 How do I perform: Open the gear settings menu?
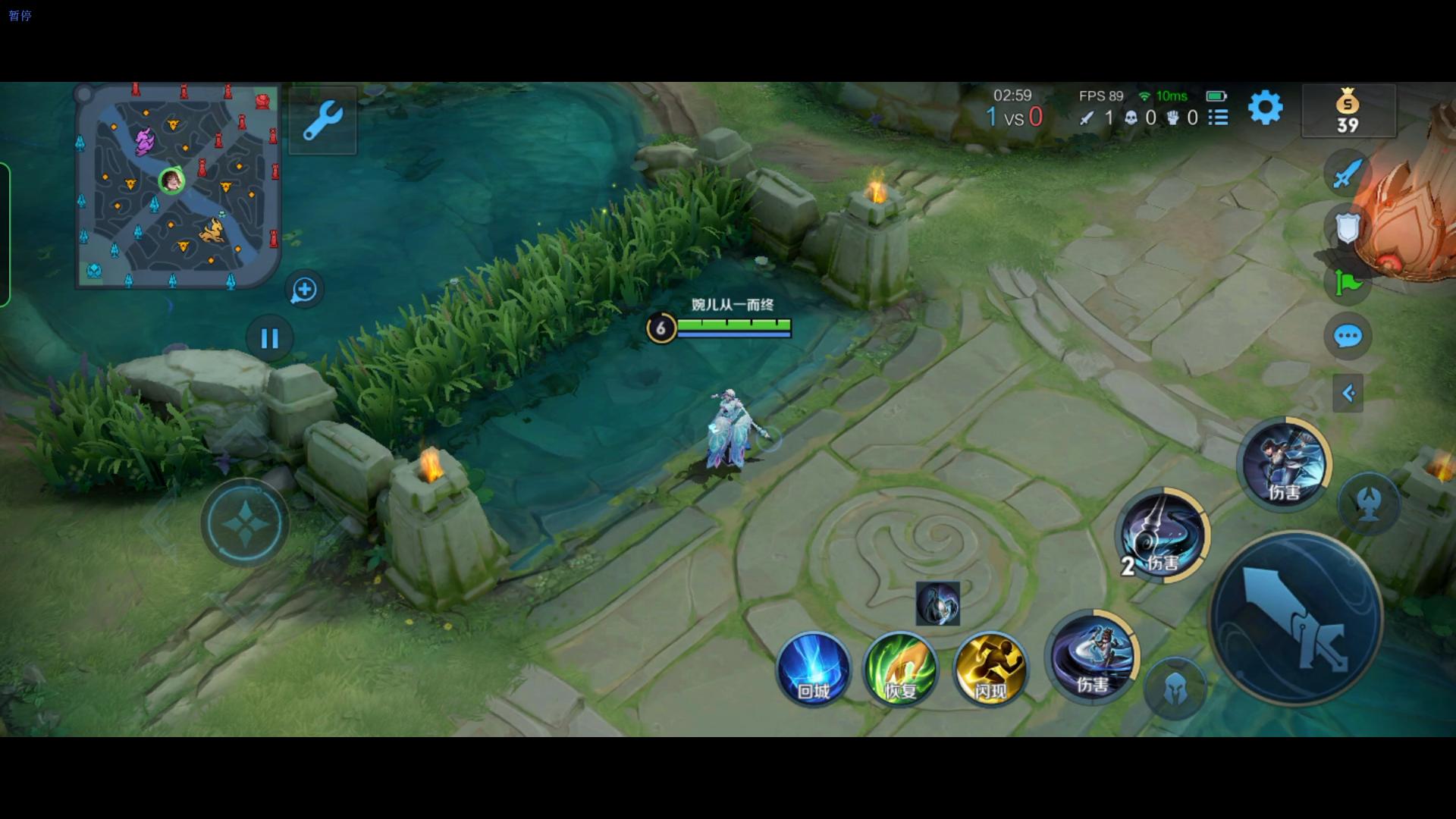pos(1265,108)
